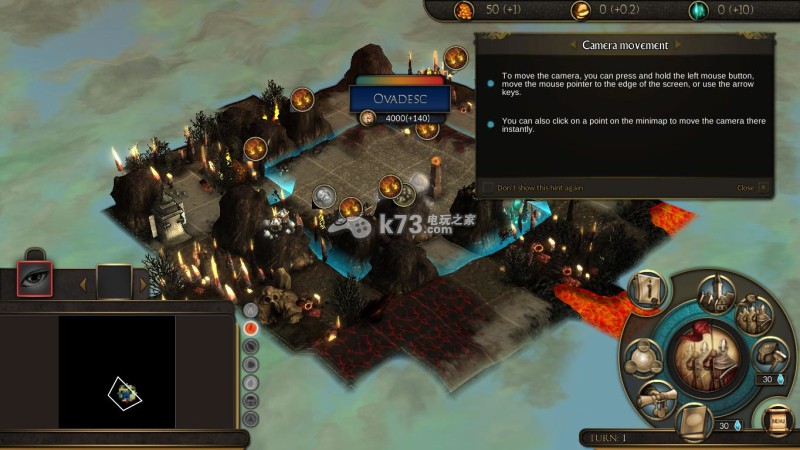Open the info document icon
Viewport: 800px width, 450px height.
point(647,290)
